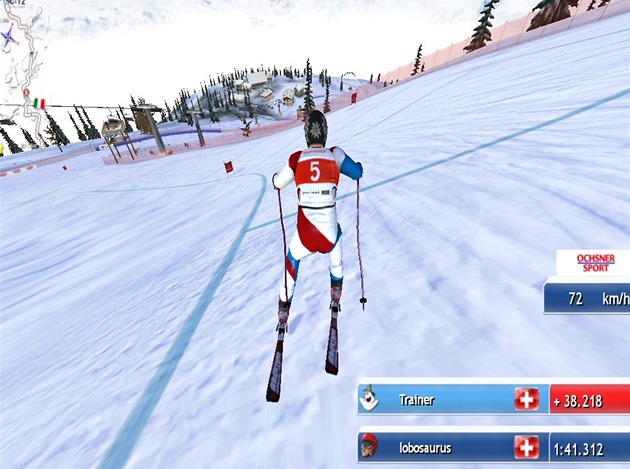Select the Trainer leaderboard row
The image size is (630, 469).
pyautogui.click(x=450, y=399)
